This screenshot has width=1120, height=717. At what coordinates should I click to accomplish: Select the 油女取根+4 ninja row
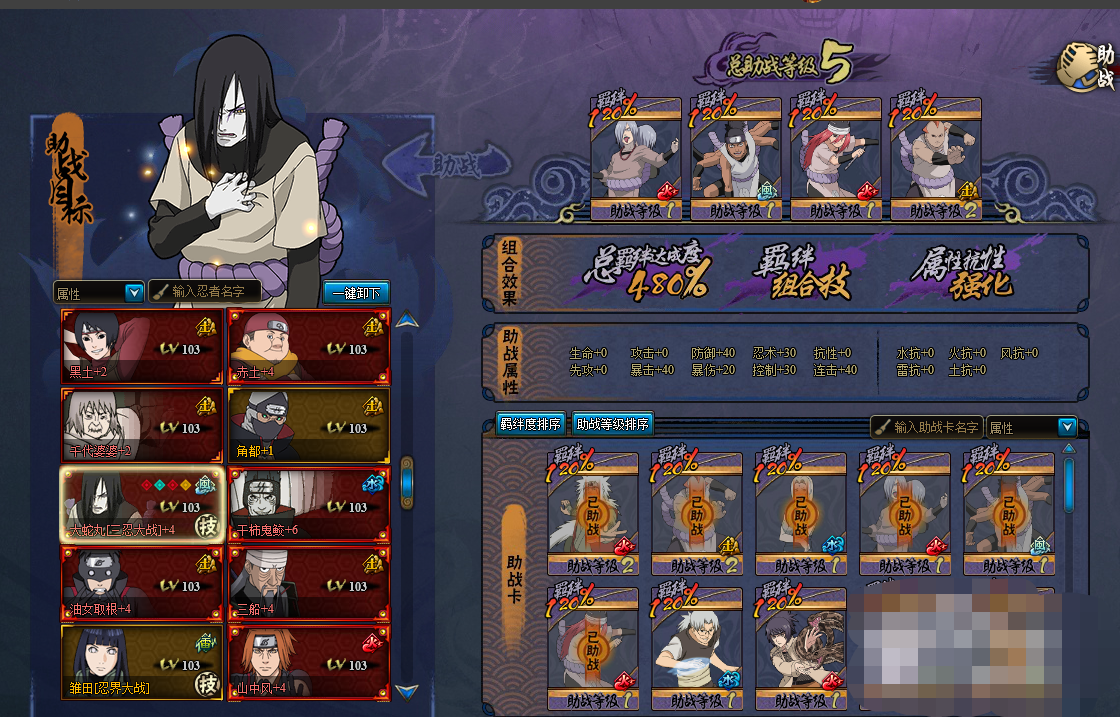coord(142,583)
